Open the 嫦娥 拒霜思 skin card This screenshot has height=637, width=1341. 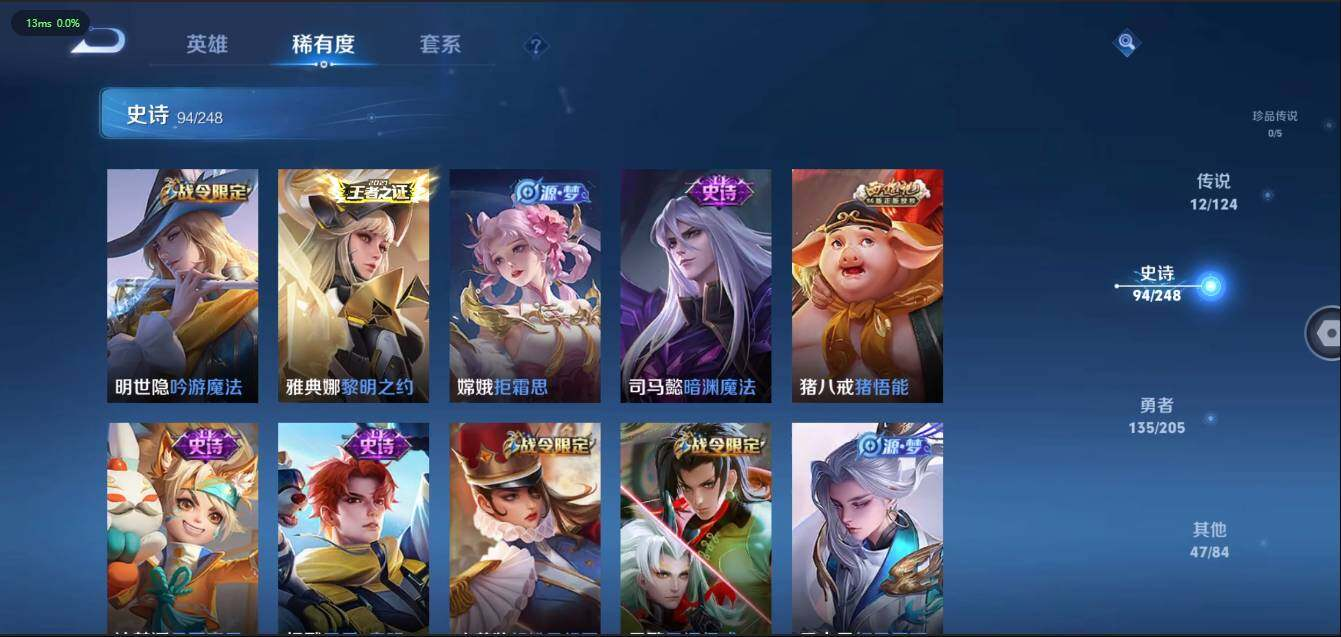525,286
